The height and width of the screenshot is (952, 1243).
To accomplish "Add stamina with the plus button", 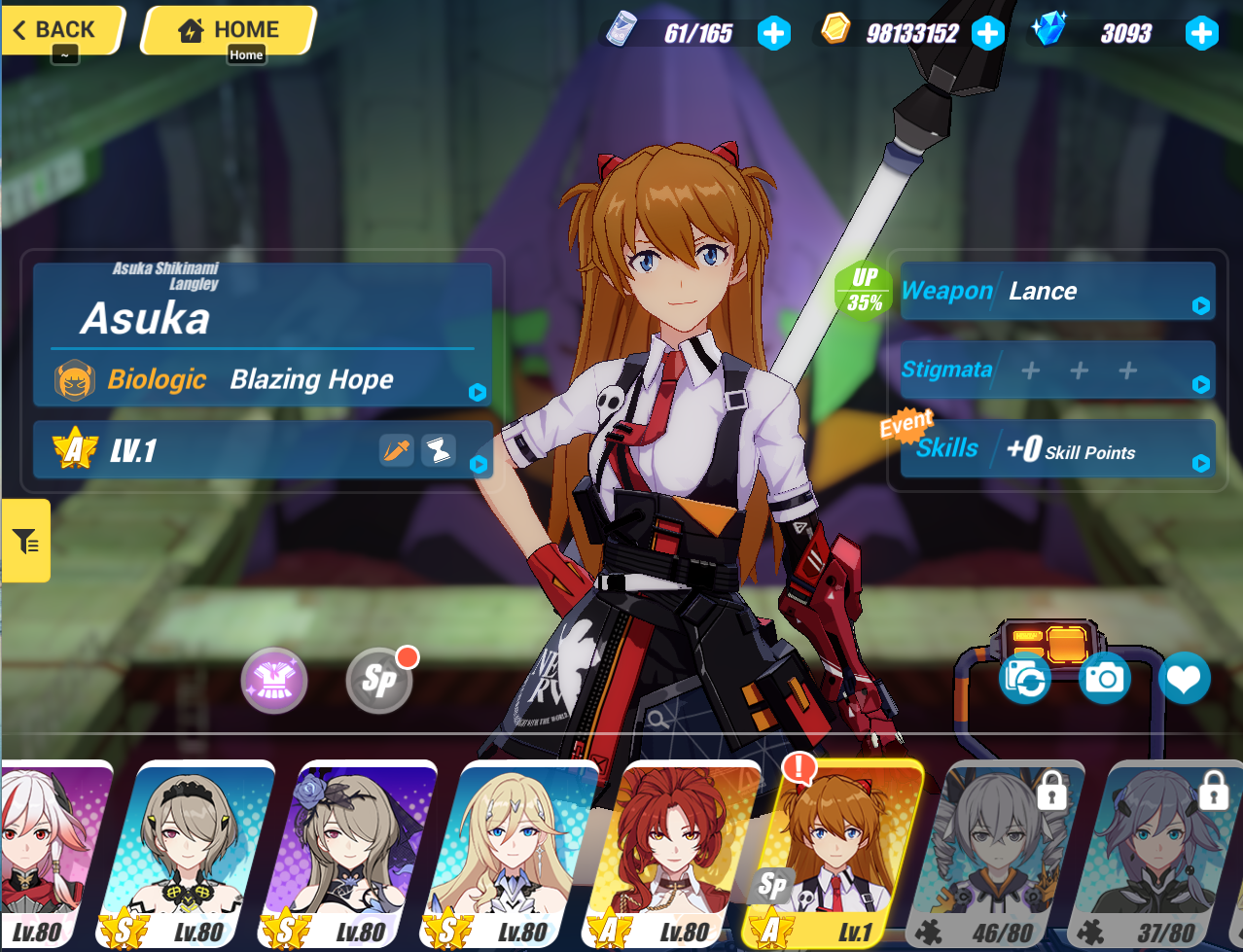I will pos(774,34).
